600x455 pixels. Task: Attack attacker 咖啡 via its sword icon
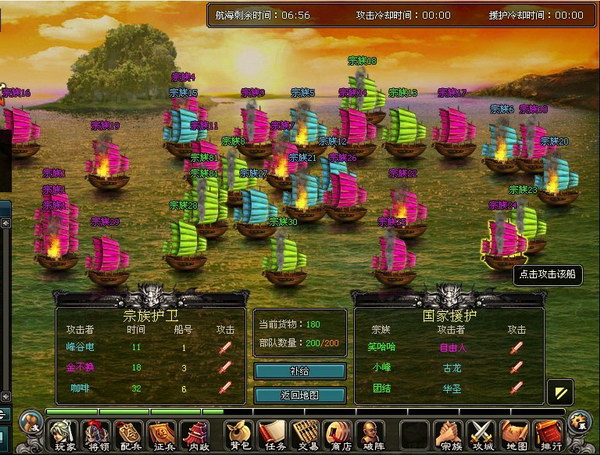coord(225,387)
